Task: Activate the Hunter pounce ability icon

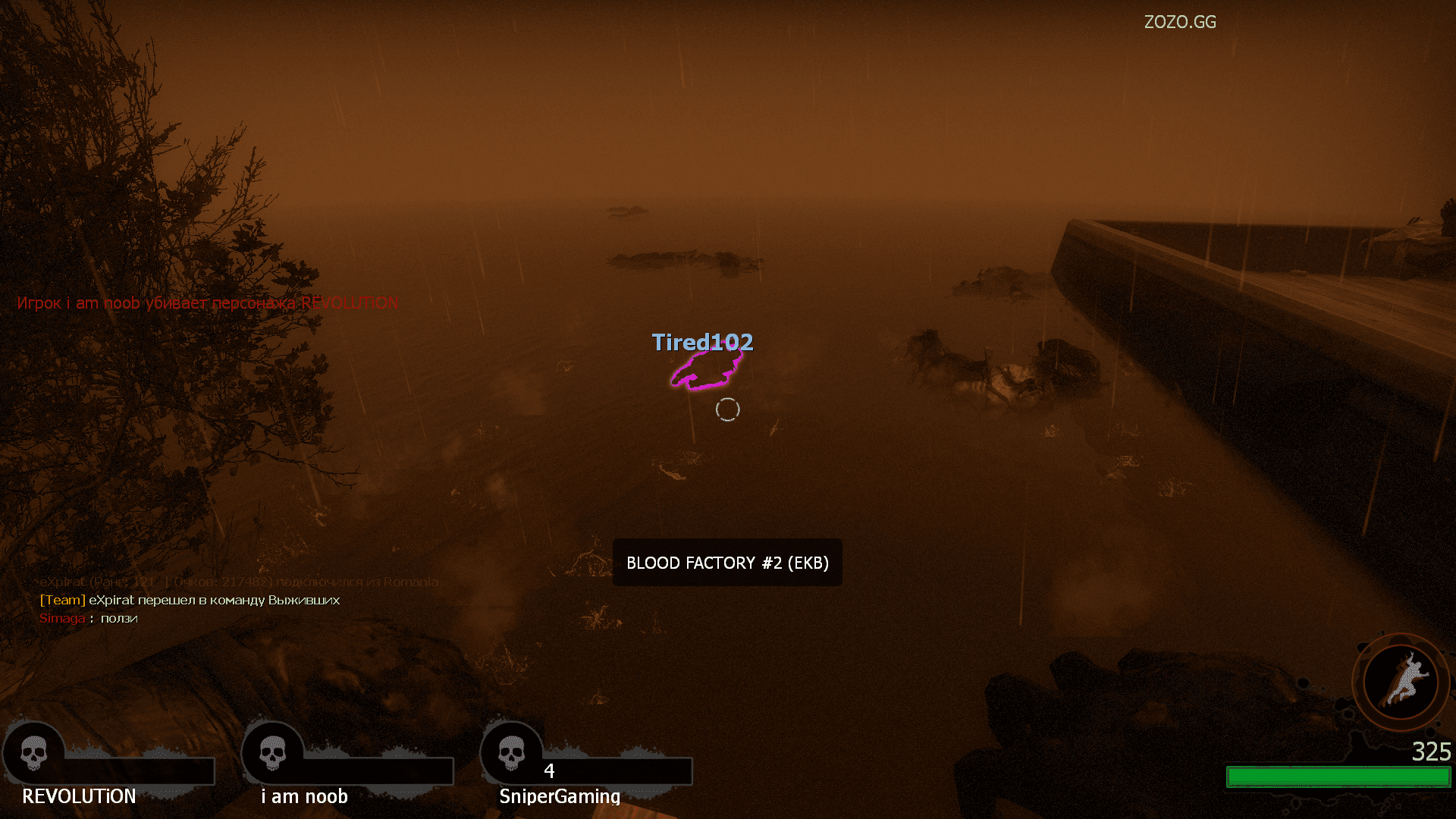Action: (1401, 681)
